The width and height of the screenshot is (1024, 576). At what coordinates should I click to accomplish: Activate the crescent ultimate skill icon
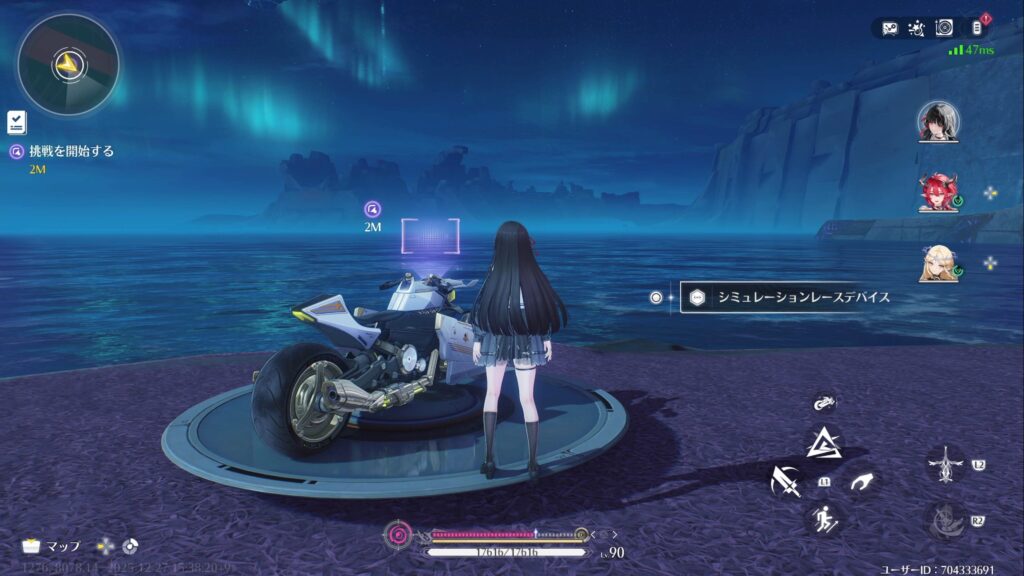point(945,520)
